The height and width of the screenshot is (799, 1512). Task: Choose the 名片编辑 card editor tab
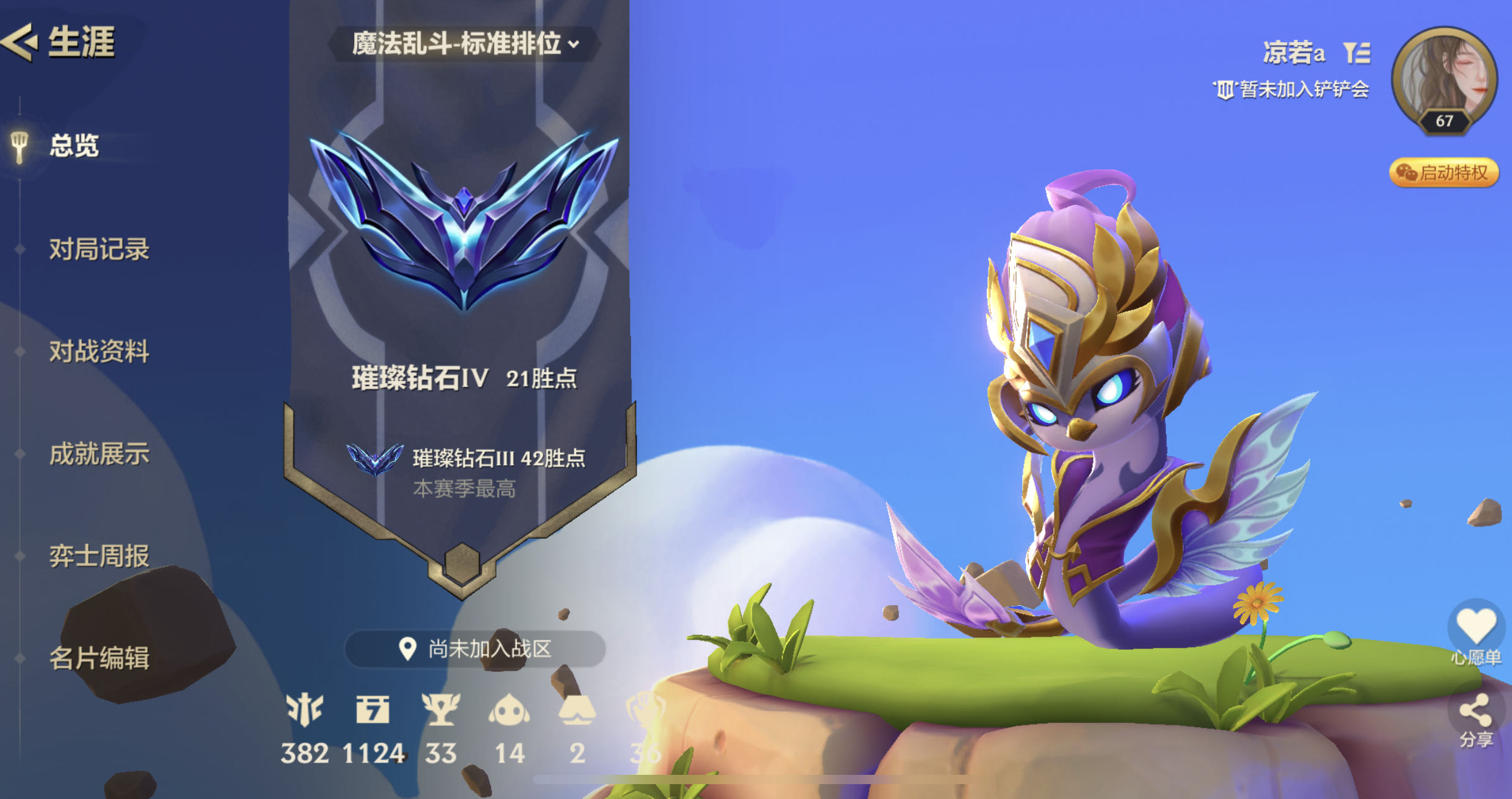(x=99, y=658)
